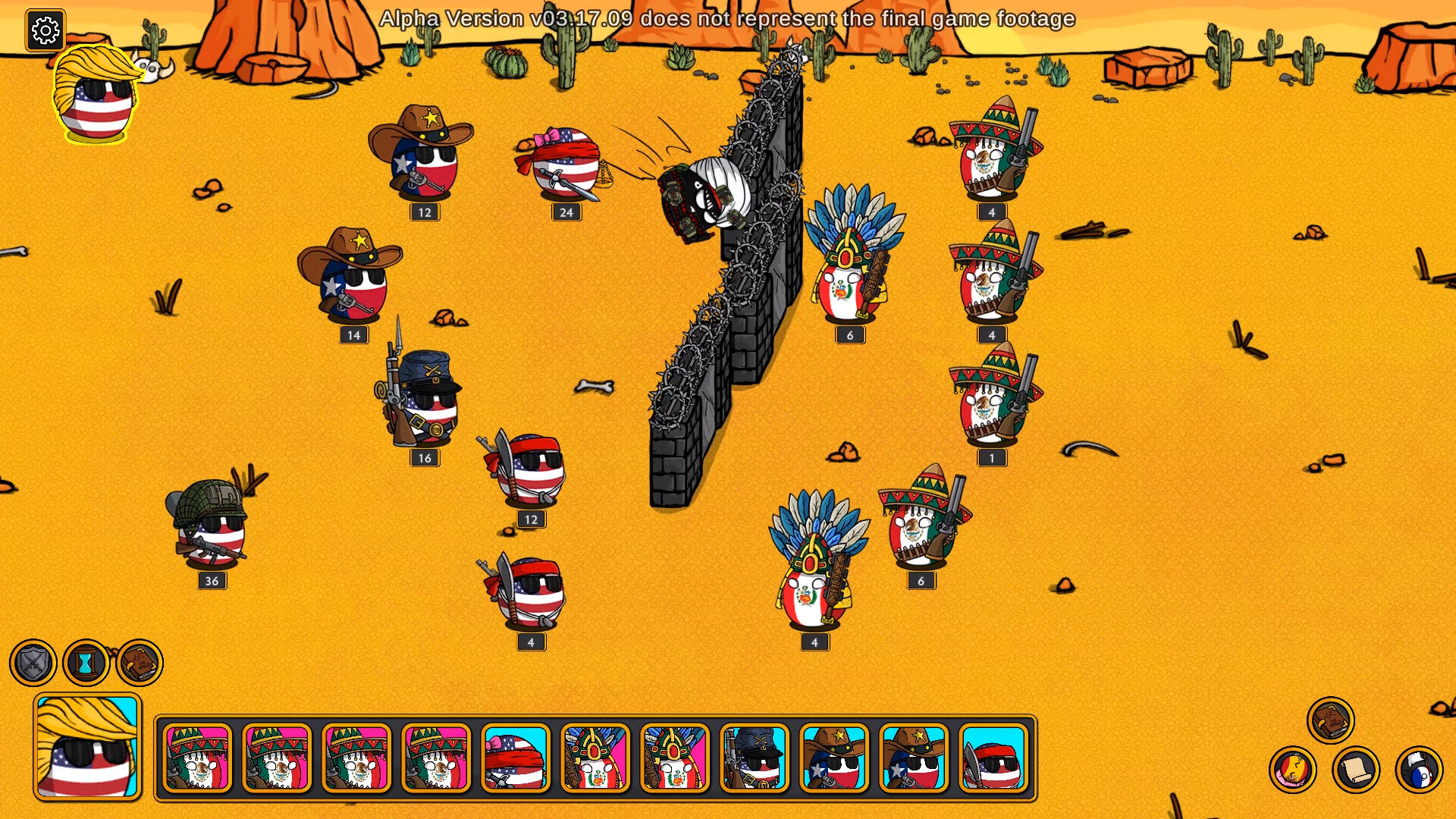Surrender with the France white flag button
The width and height of the screenshot is (1456, 819).
[x=1418, y=770]
